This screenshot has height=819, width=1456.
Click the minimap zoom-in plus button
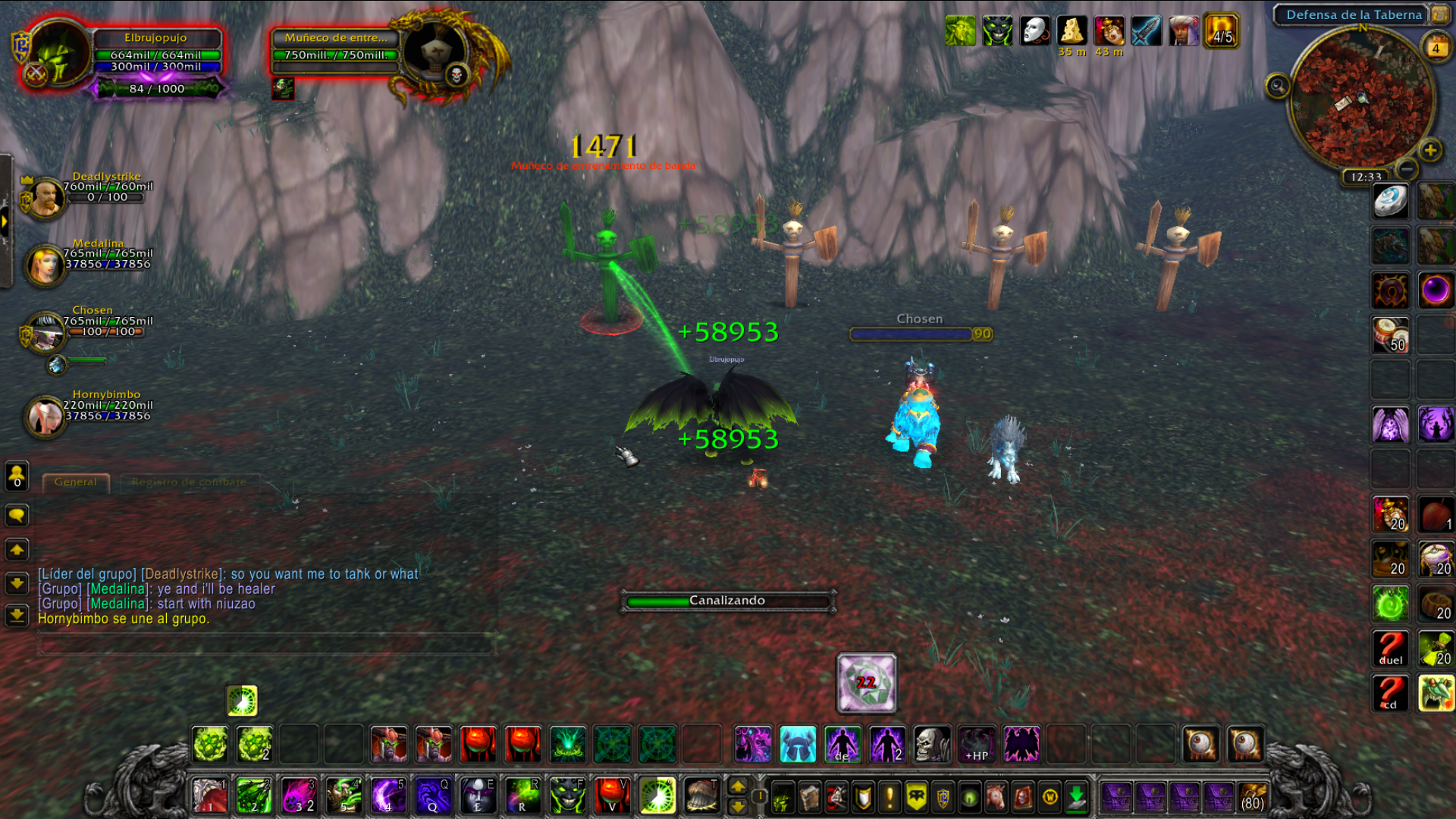point(1430,150)
